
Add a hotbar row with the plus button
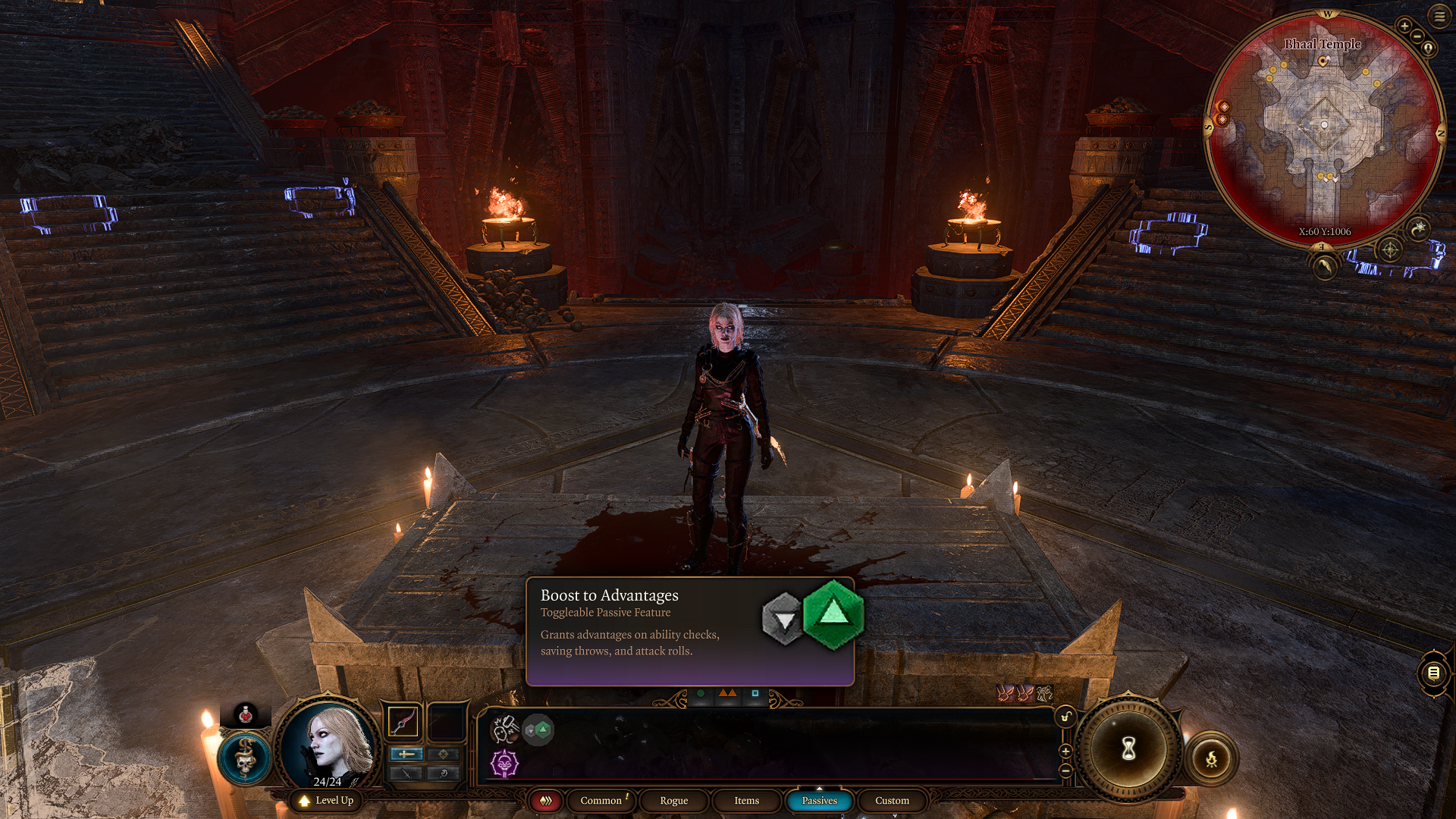click(1065, 751)
